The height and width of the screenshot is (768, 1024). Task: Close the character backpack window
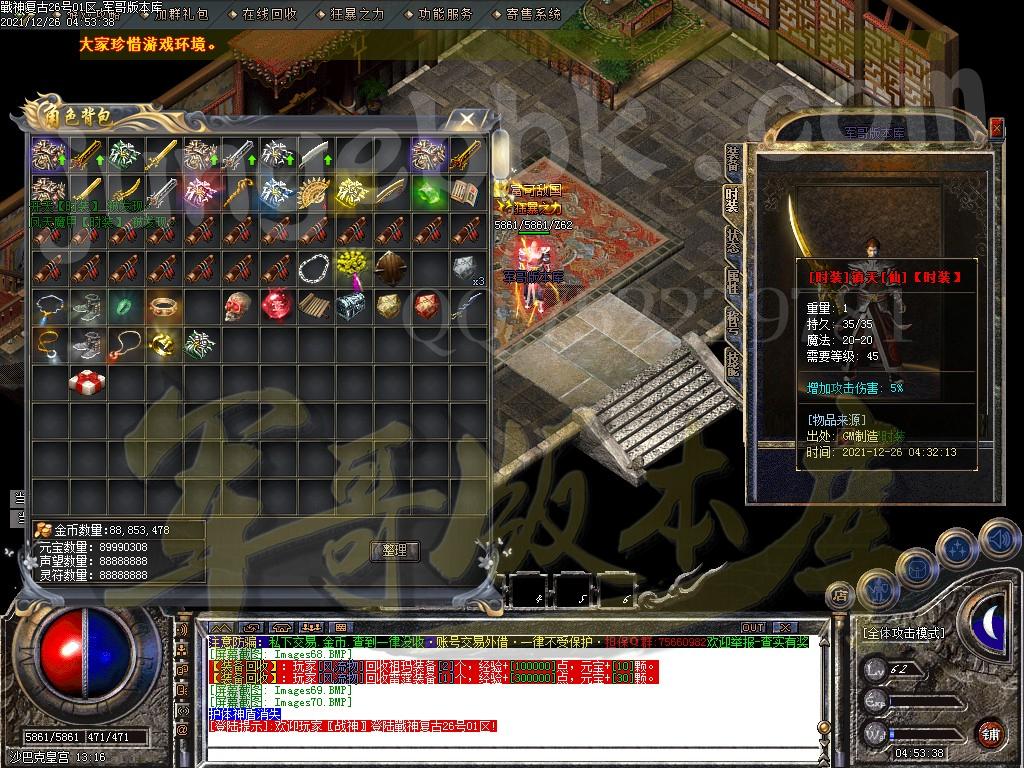tap(467, 120)
